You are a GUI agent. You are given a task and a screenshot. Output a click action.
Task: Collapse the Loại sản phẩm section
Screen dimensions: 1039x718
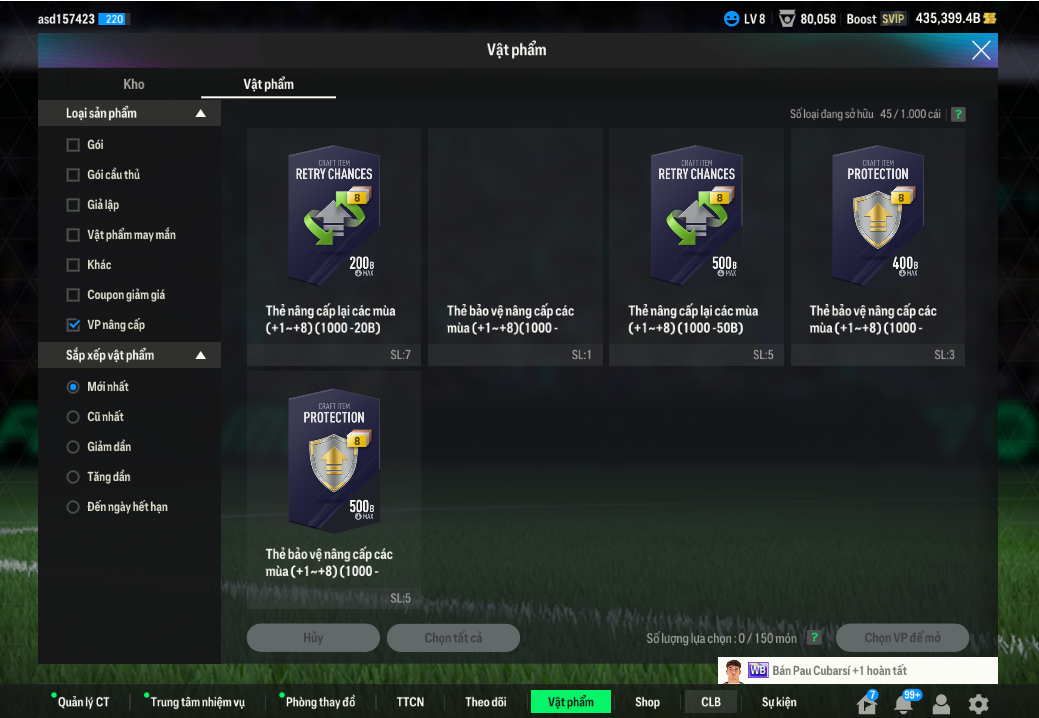pyautogui.click(x=201, y=114)
